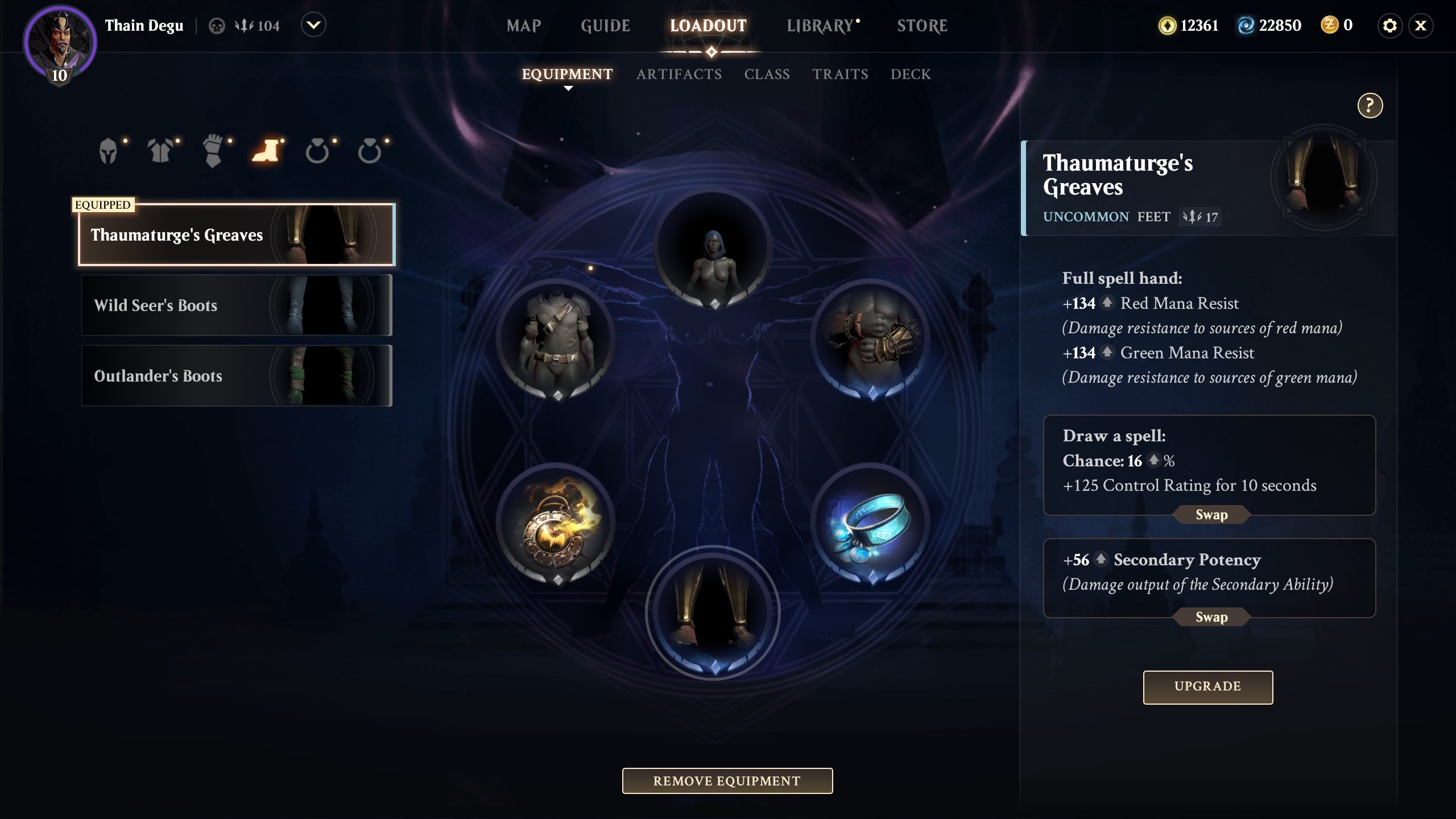Viewport: 1456px width, 819px height.
Task: Open the Deck sub-tab
Action: (911, 74)
